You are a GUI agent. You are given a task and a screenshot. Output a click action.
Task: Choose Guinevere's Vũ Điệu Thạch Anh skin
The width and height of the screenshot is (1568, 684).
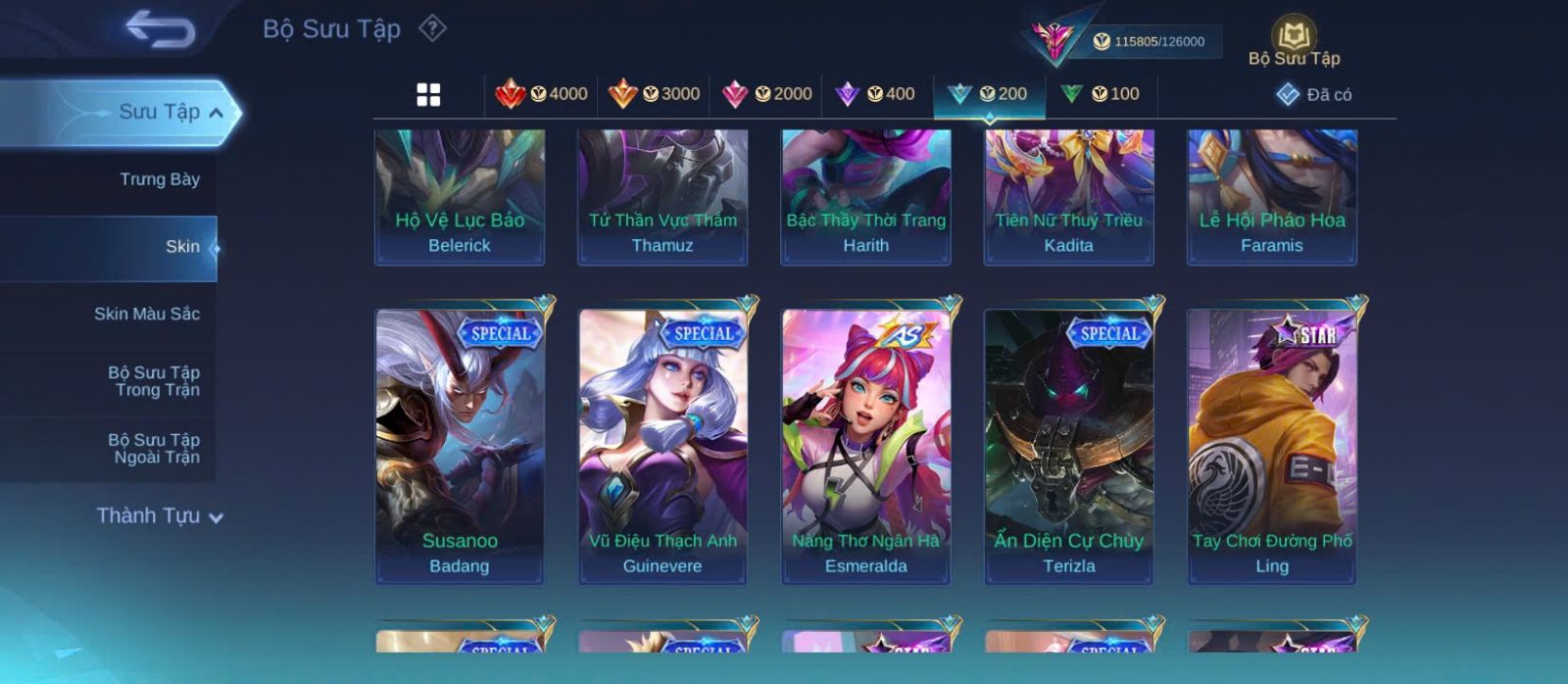pyautogui.click(x=662, y=446)
